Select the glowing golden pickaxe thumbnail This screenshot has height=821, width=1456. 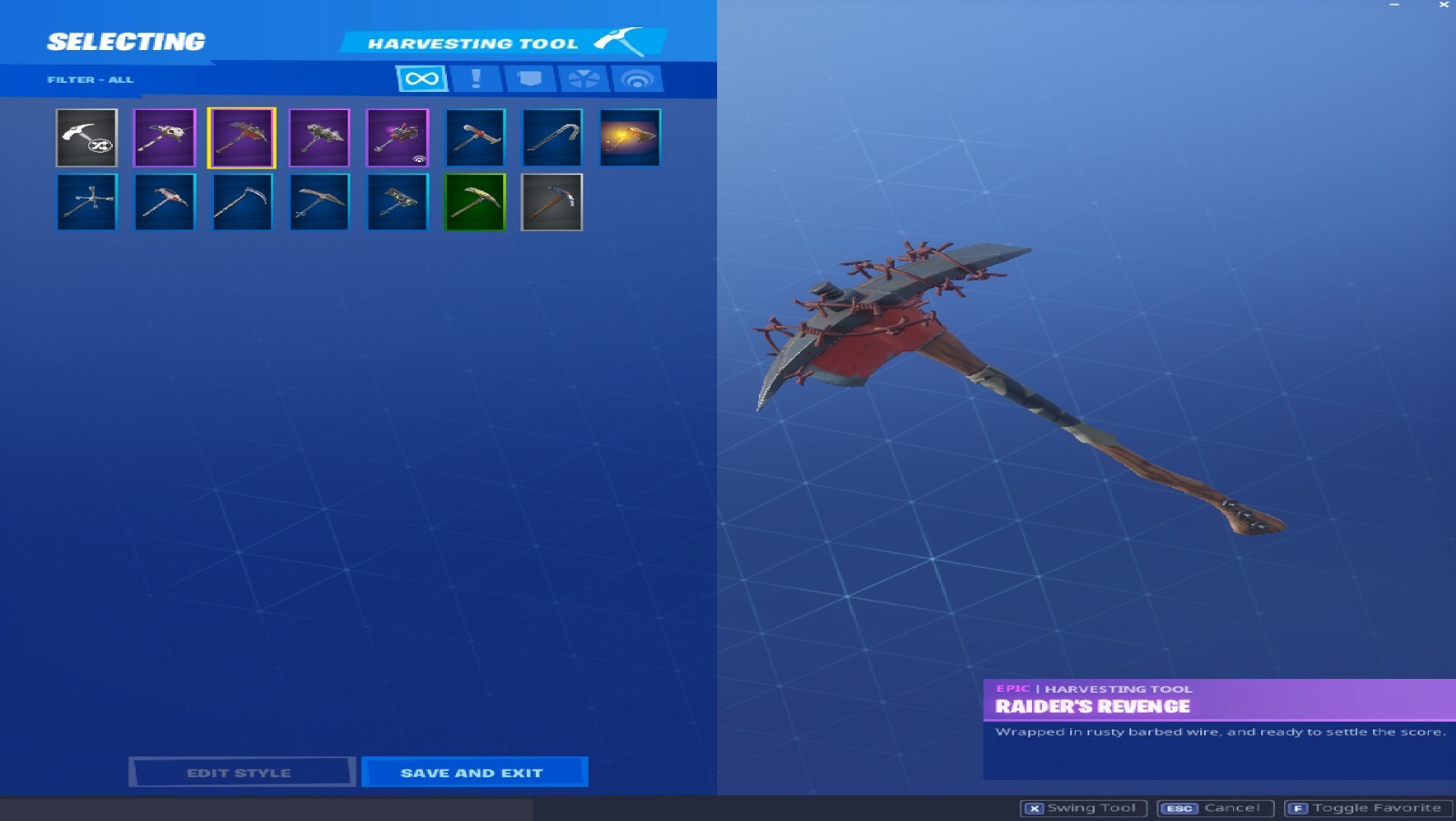pos(631,137)
